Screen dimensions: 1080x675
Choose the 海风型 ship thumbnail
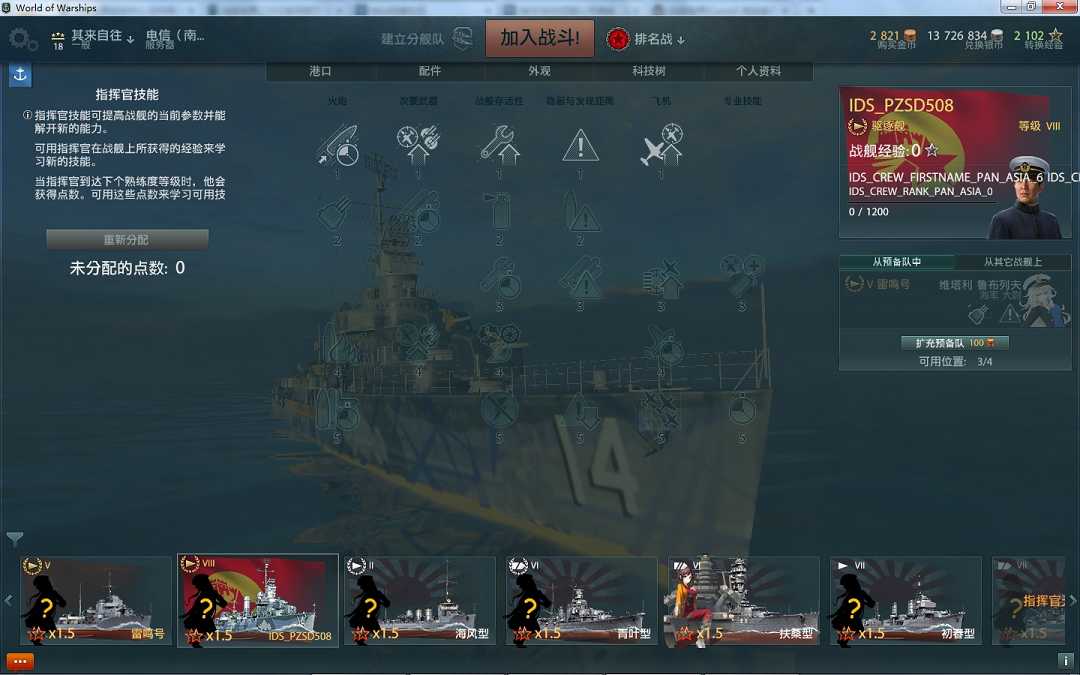[420, 602]
